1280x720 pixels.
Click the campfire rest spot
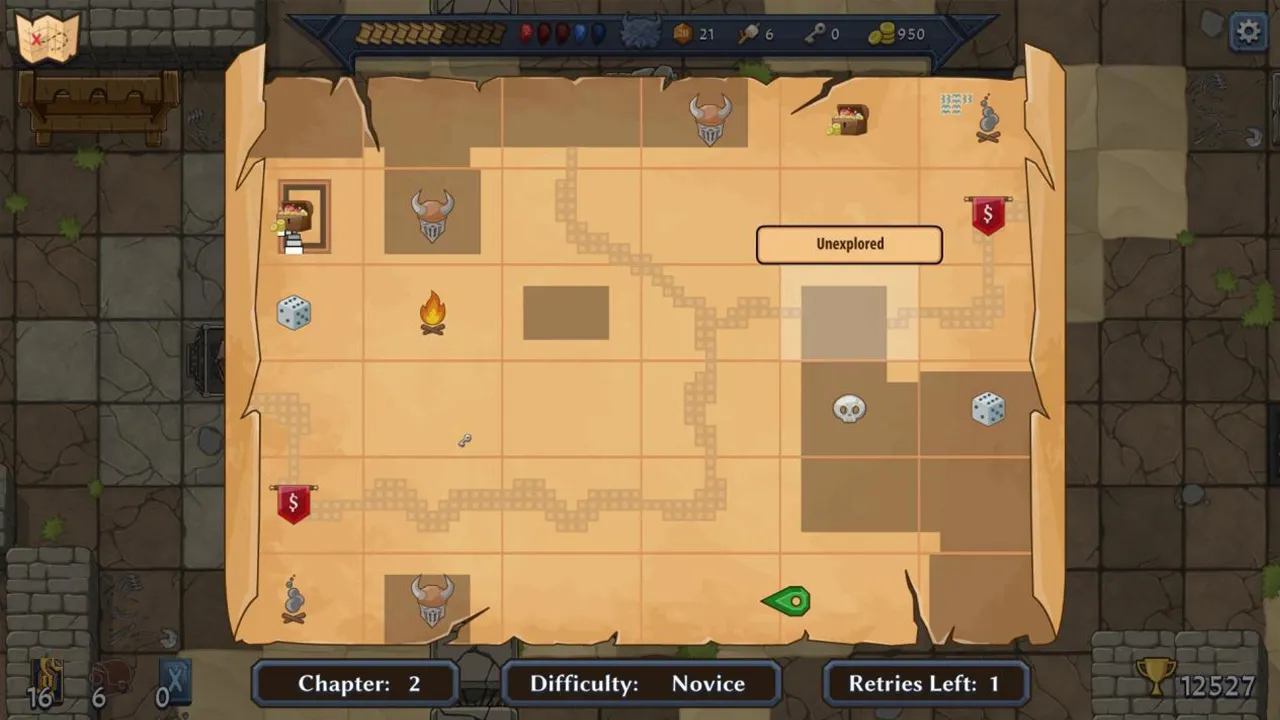click(432, 313)
